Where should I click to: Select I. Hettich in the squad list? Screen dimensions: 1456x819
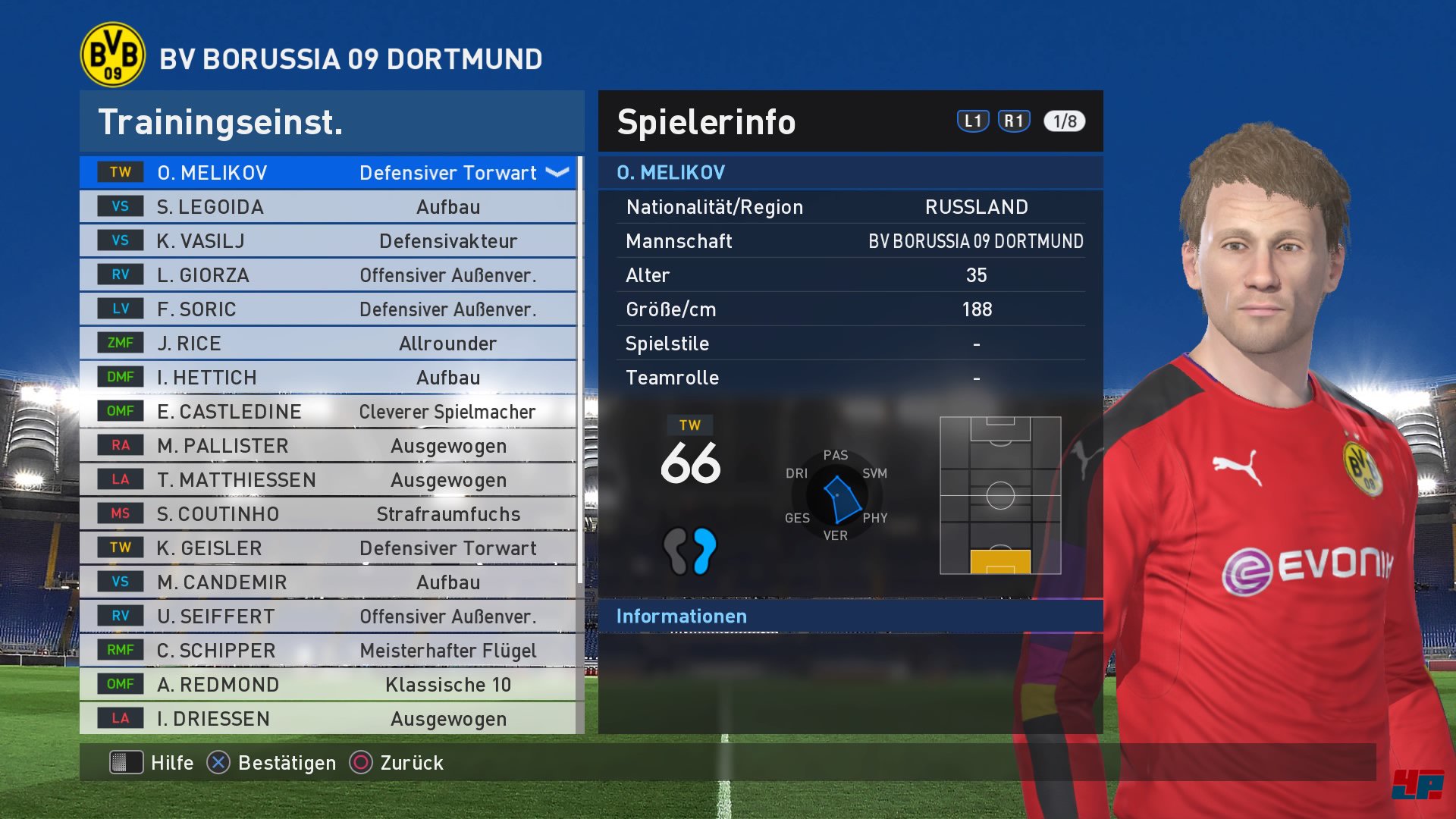point(326,378)
